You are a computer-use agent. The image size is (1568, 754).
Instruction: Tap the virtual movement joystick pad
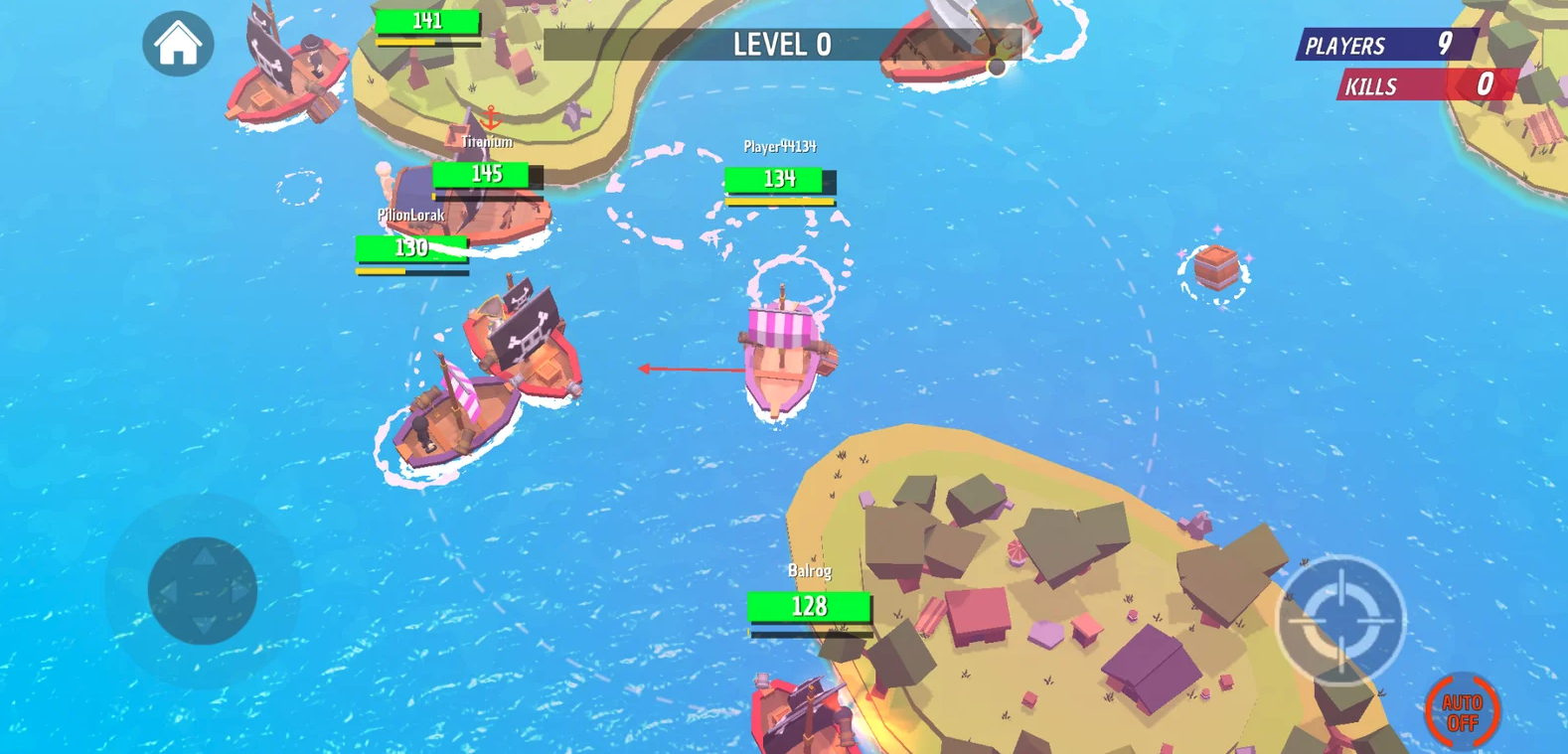pos(203,591)
